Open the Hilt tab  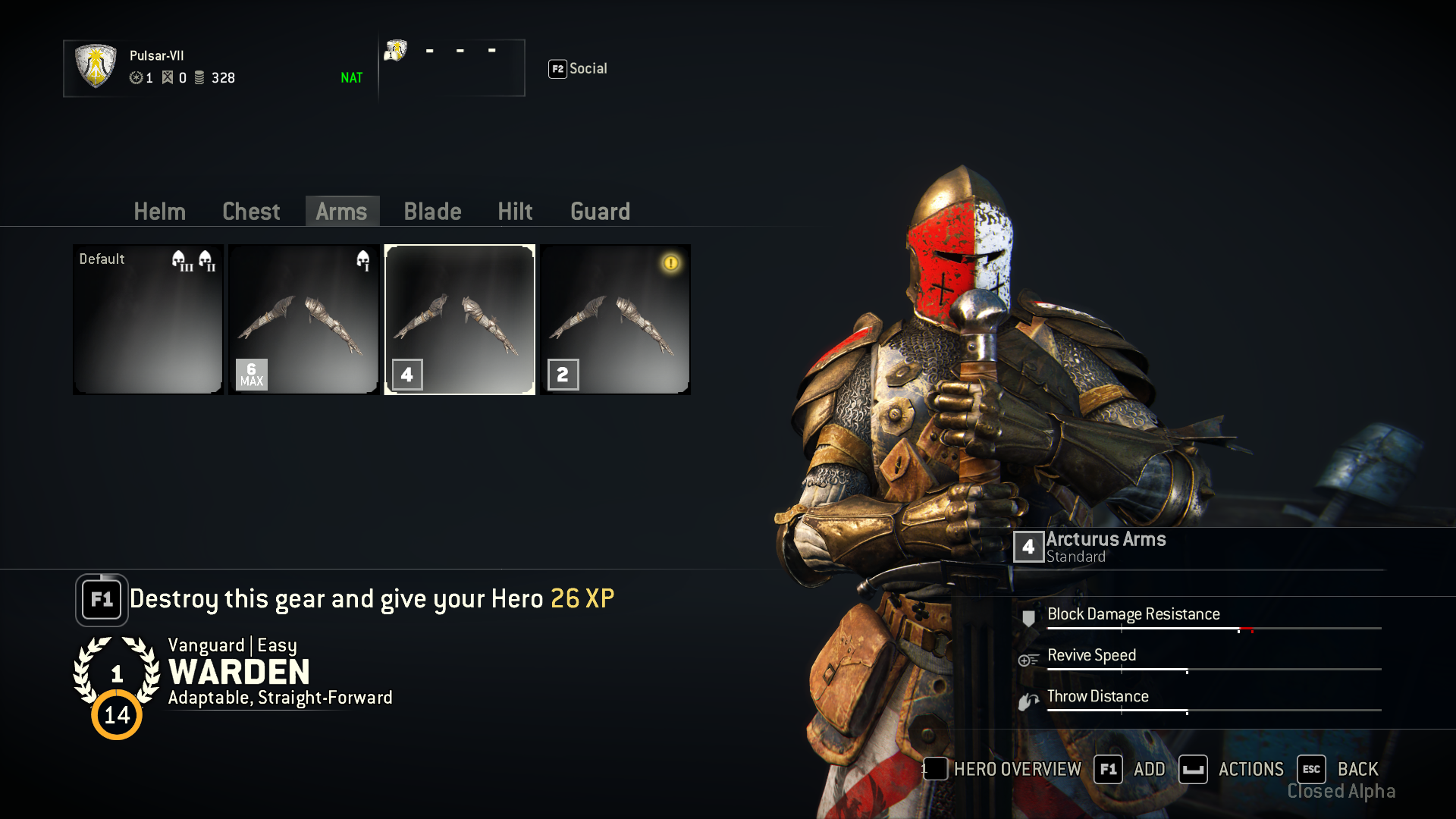(x=515, y=212)
